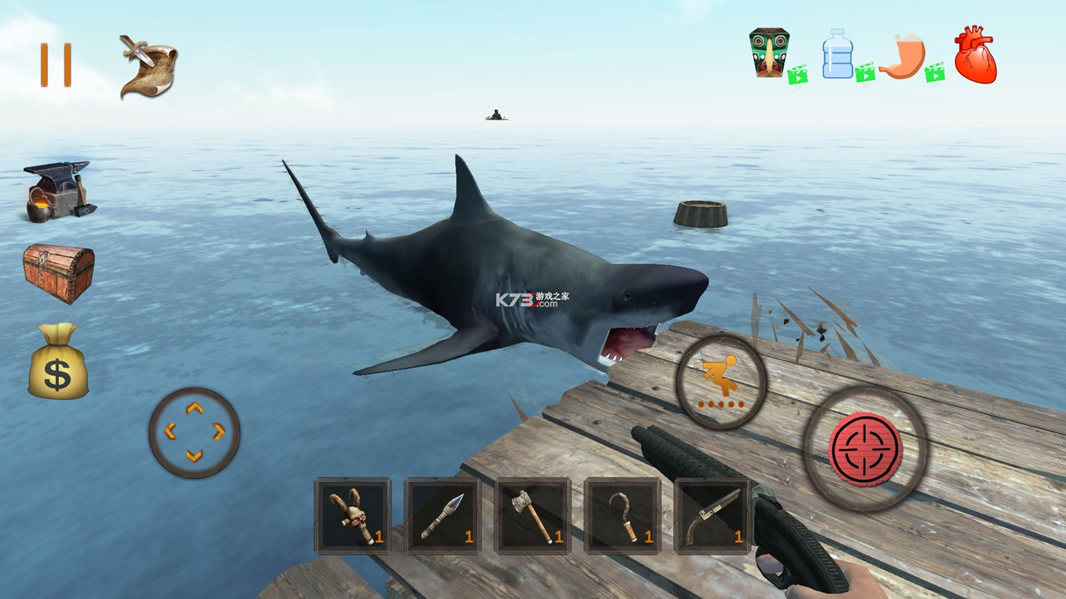Click the tribal totem mask icon
The height and width of the screenshot is (599, 1066).
769,54
